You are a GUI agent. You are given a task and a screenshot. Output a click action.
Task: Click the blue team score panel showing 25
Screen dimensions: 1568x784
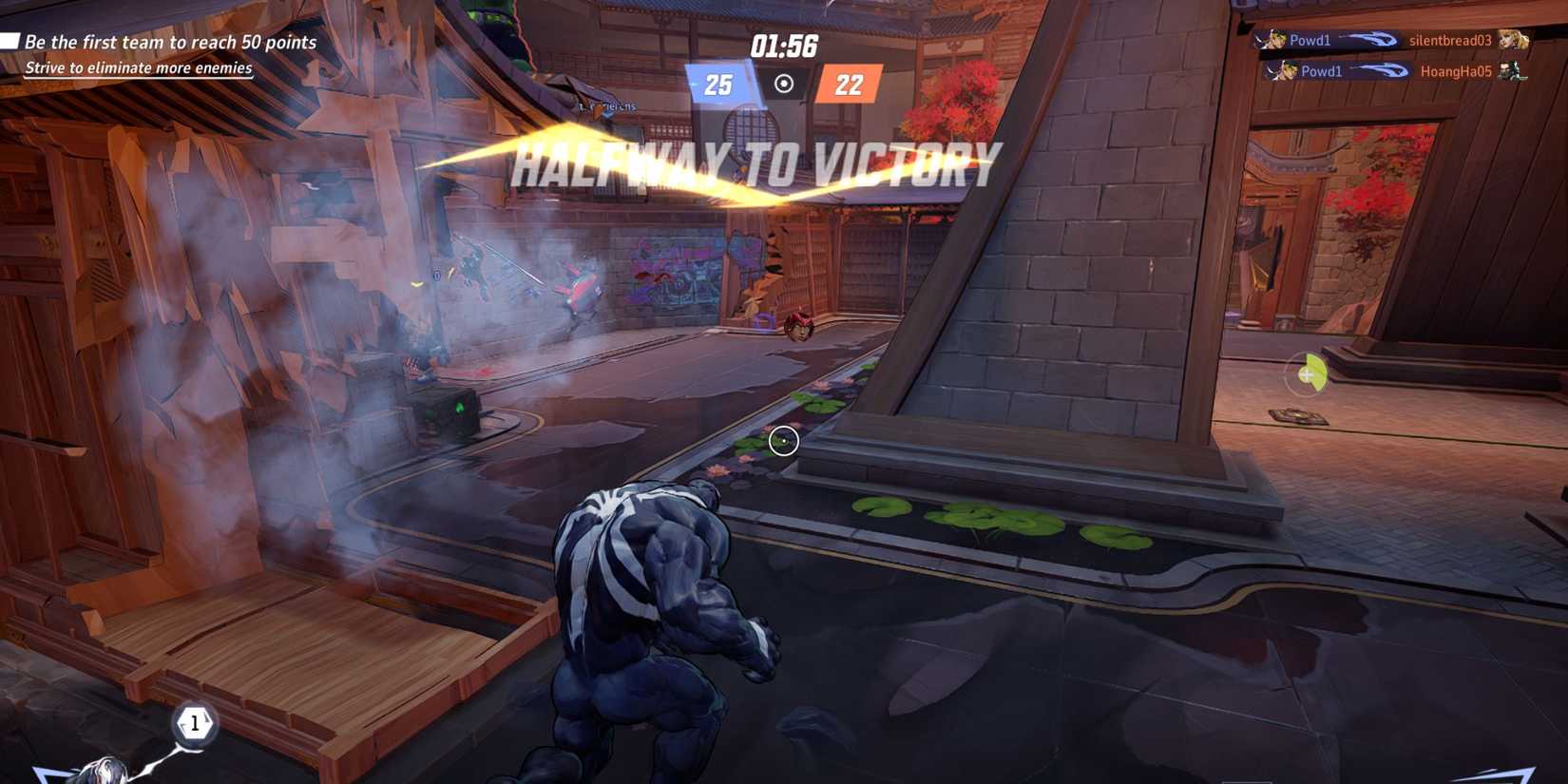719,86
